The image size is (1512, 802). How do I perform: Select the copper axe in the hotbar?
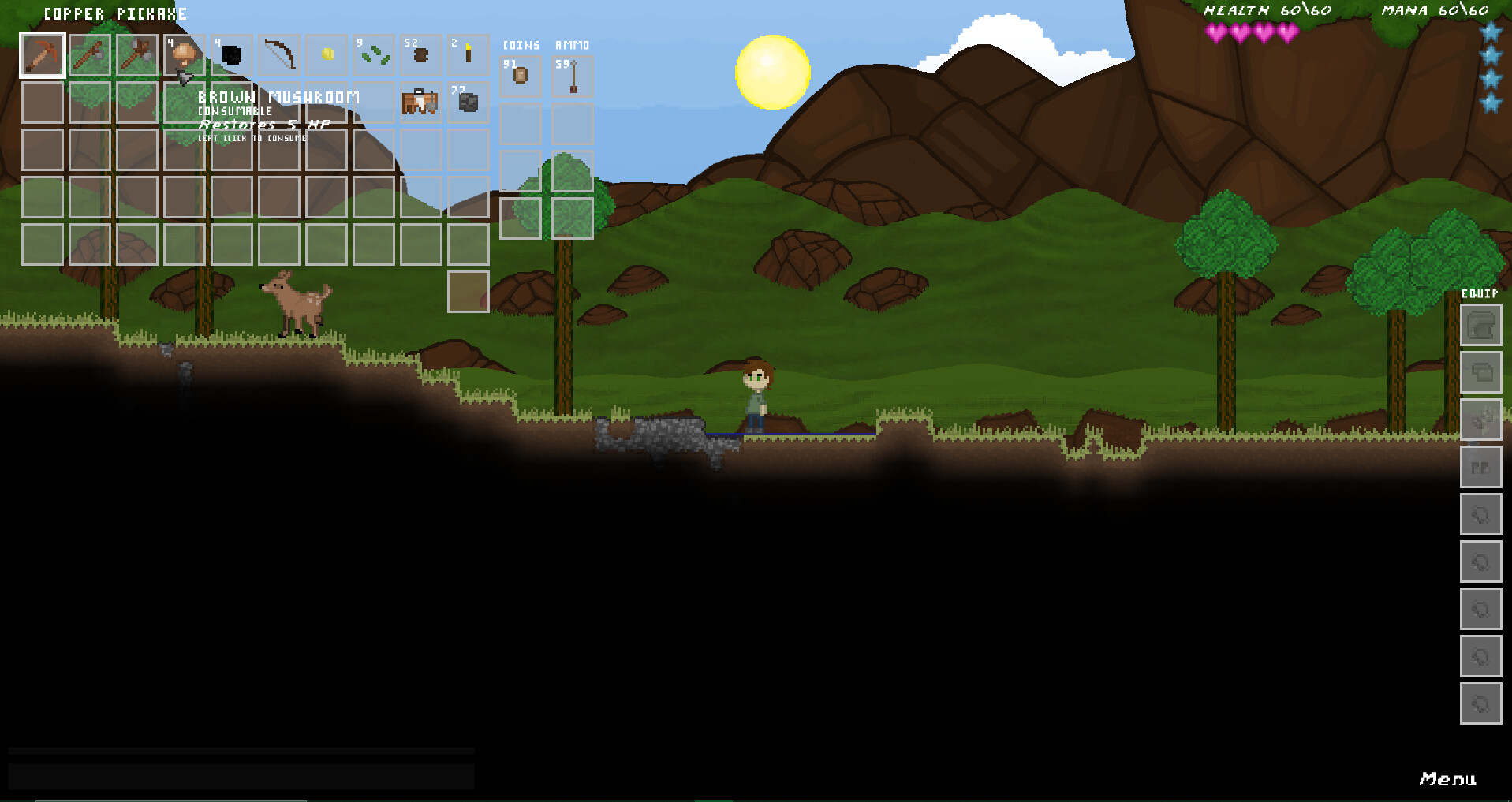[x=89, y=55]
